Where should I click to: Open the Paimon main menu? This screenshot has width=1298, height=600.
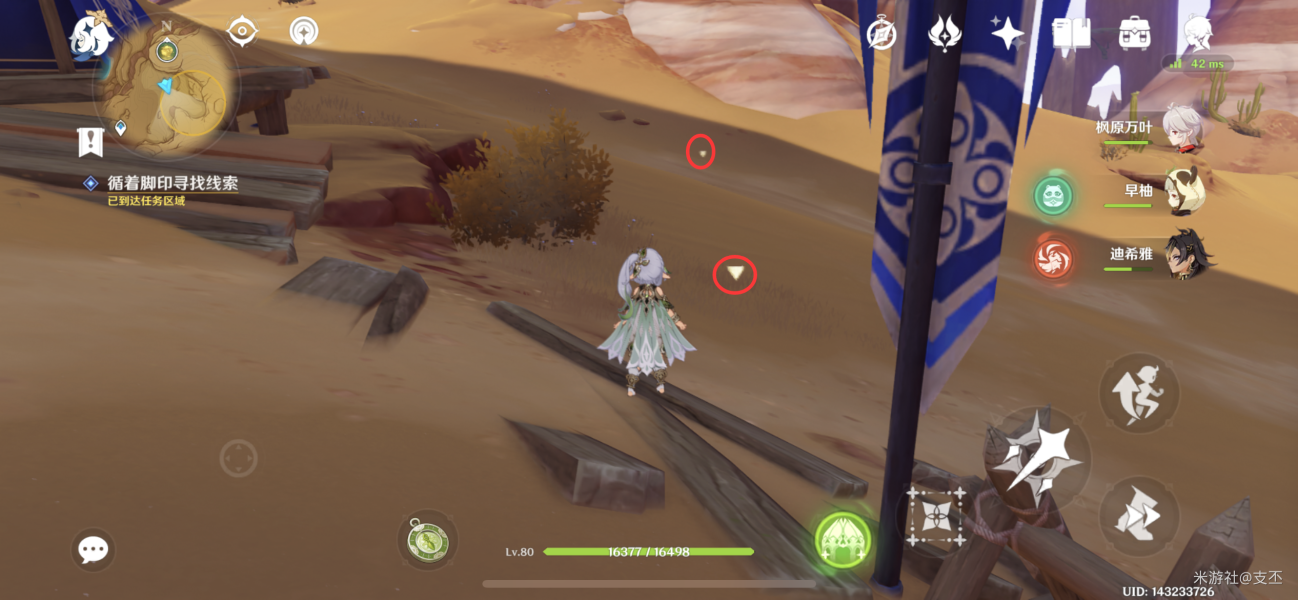90,35
